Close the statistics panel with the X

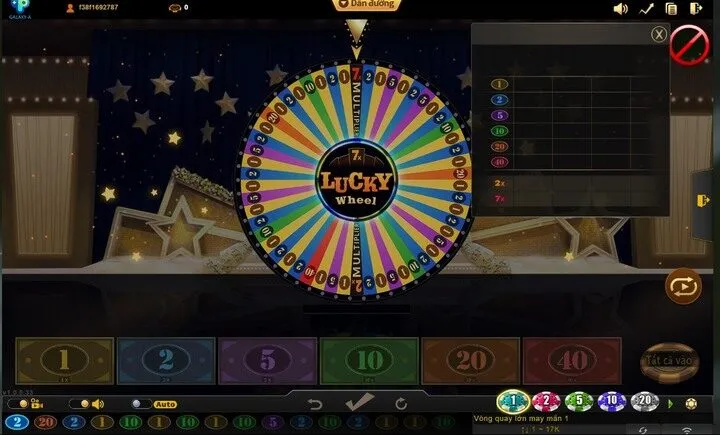(658, 34)
